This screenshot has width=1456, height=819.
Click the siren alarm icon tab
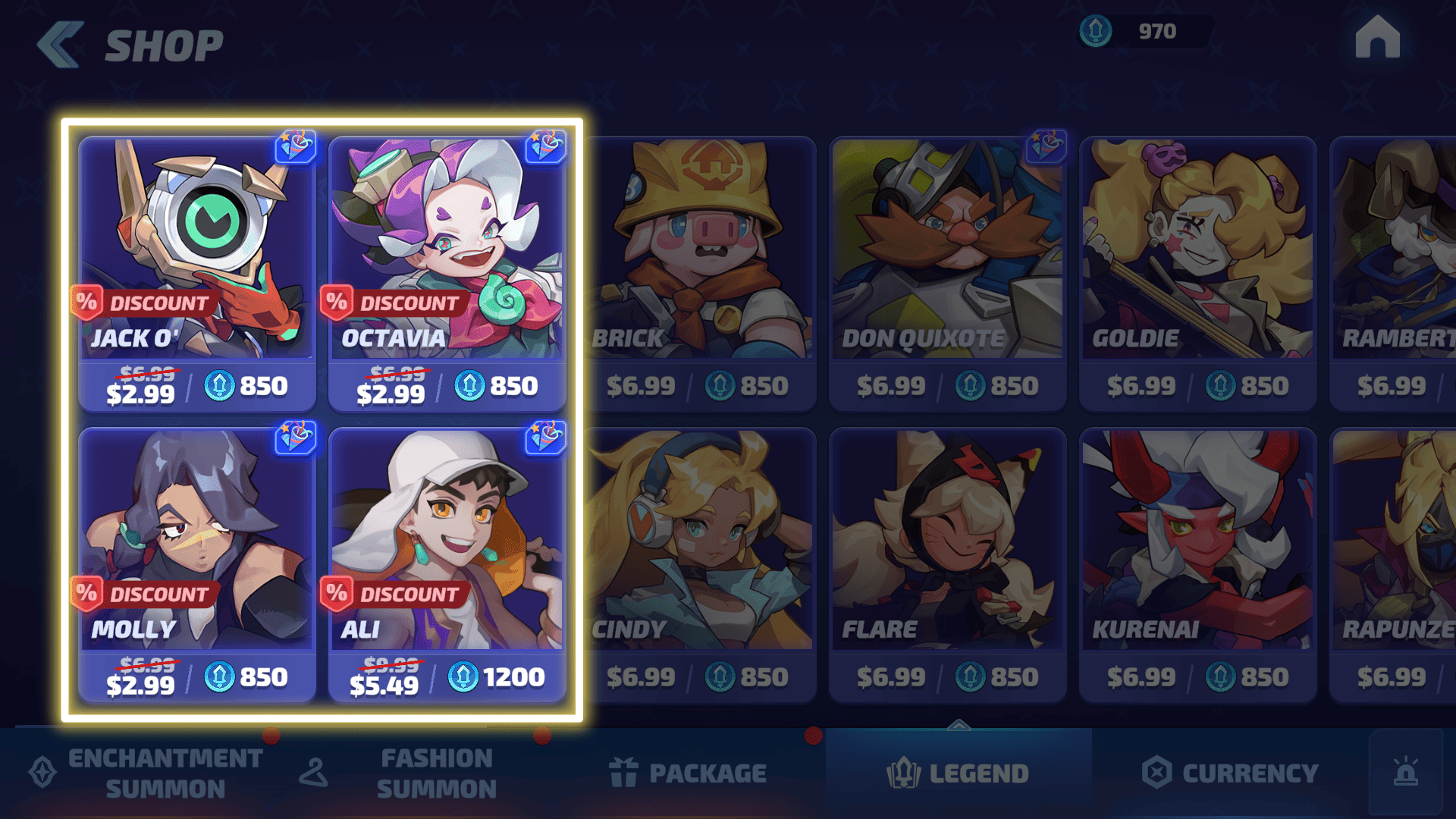(1406, 773)
